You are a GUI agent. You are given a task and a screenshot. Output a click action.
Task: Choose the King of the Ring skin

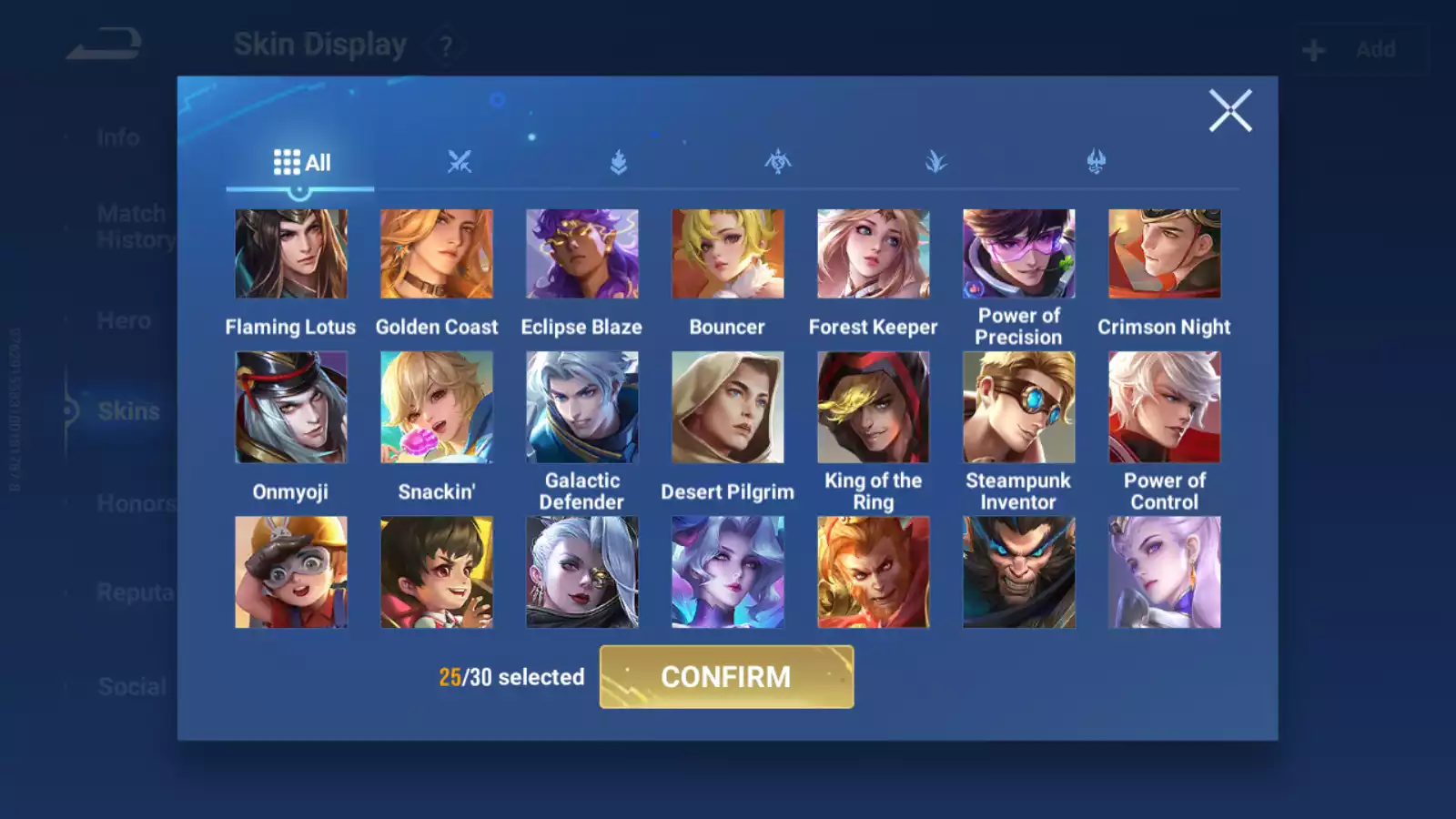pyautogui.click(x=874, y=408)
